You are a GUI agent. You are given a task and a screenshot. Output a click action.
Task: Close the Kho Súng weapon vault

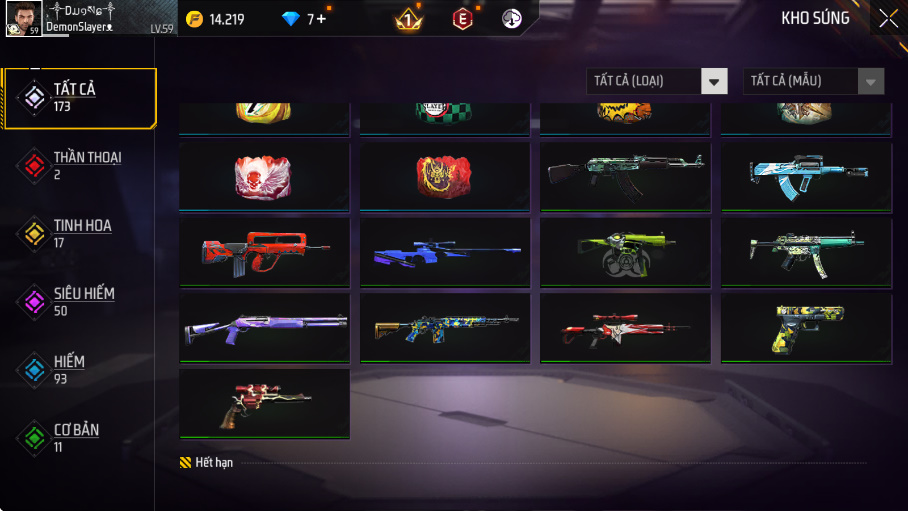(x=888, y=18)
